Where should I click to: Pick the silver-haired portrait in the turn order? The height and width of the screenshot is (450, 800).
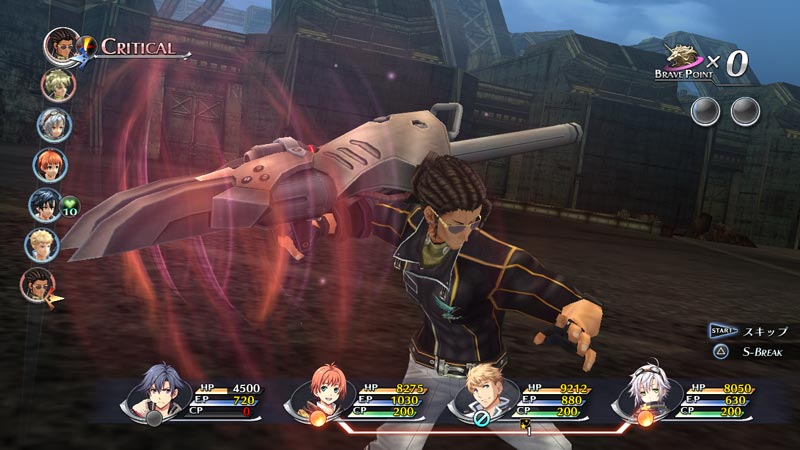(x=53, y=123)
